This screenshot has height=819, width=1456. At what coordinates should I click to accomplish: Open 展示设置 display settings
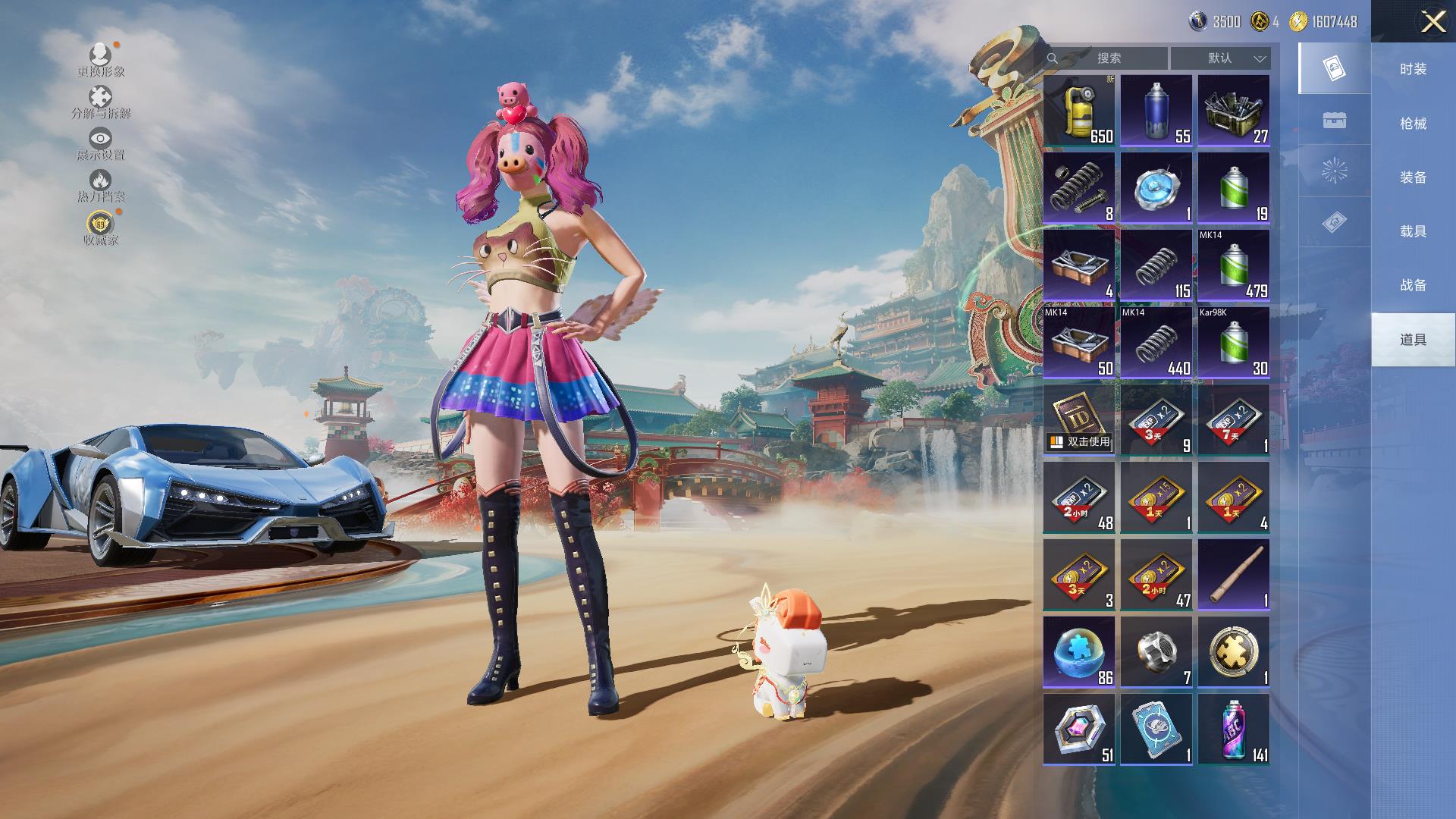(101, 144)
